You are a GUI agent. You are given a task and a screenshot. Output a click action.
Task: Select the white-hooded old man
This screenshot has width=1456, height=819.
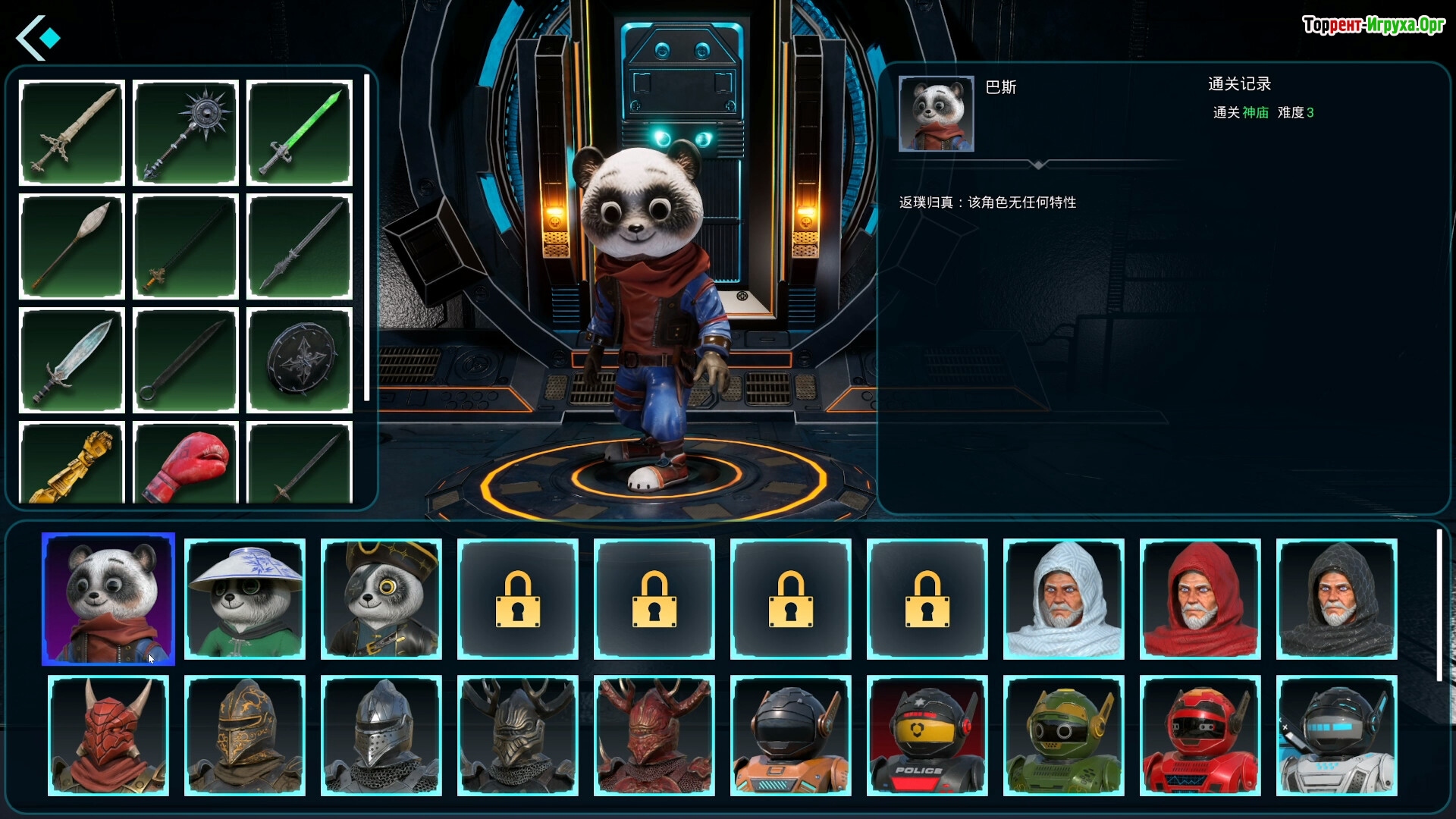coord(1064,599)
